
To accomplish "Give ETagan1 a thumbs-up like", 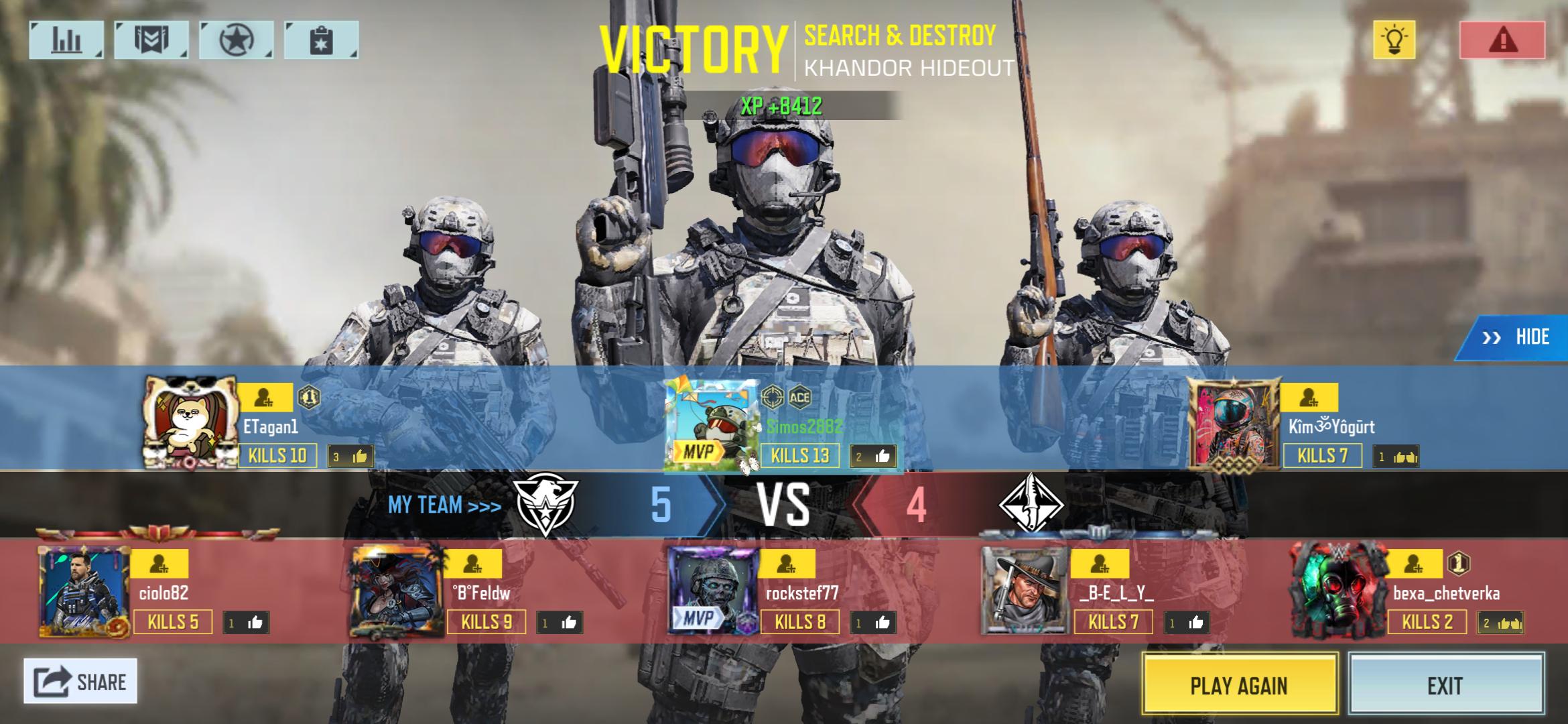I will click(351, 457).
